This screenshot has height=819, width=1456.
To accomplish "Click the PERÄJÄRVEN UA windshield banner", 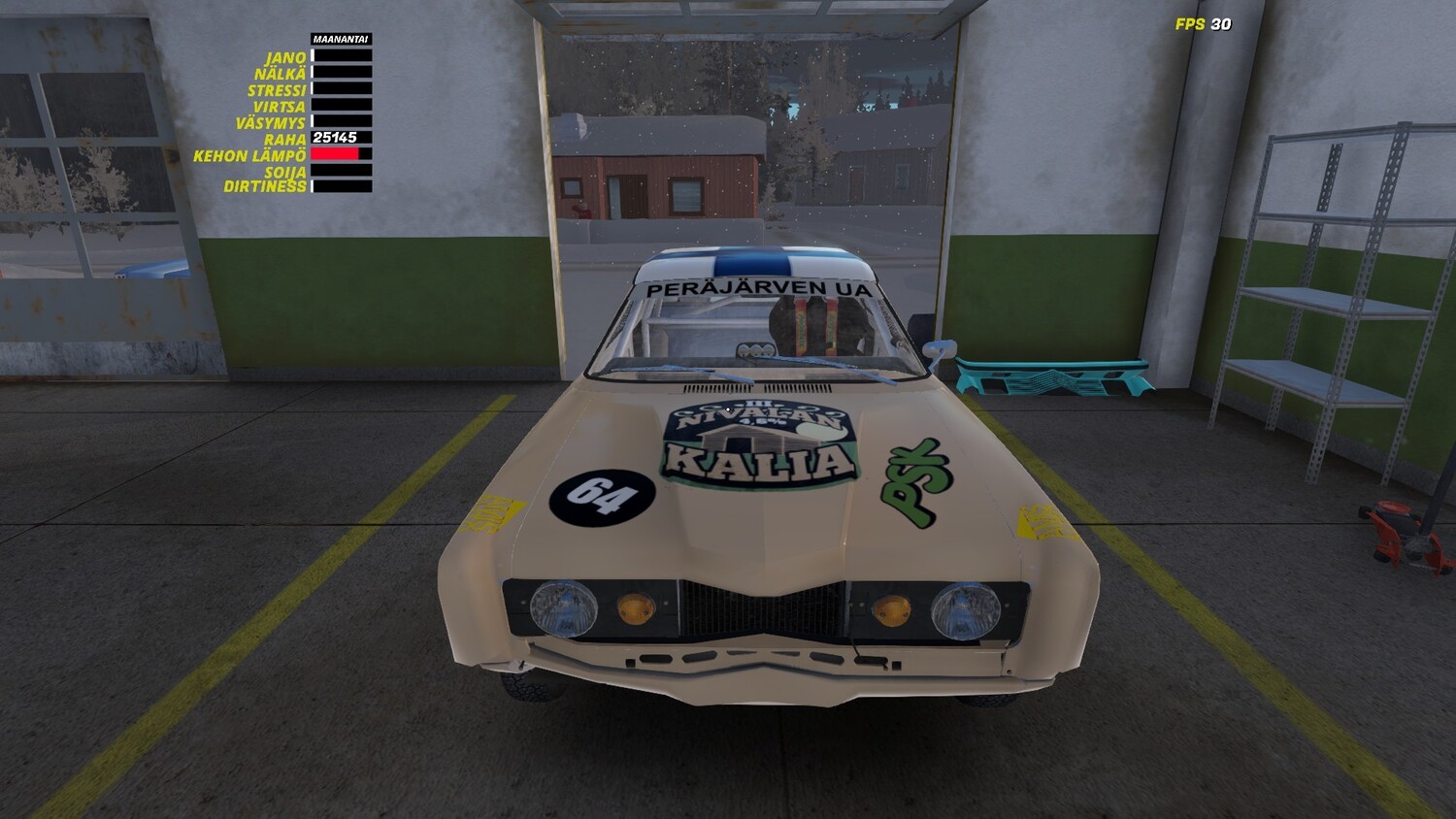I will click(x=757, y=288).
